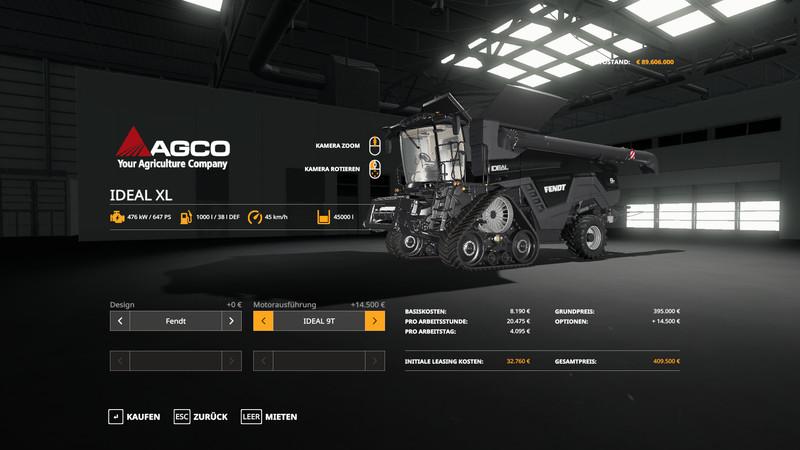This screenshot has height=450, width=800.
Task: Choose the next Motorausführung after IDEAL 9T
Action: coord(375,321)
